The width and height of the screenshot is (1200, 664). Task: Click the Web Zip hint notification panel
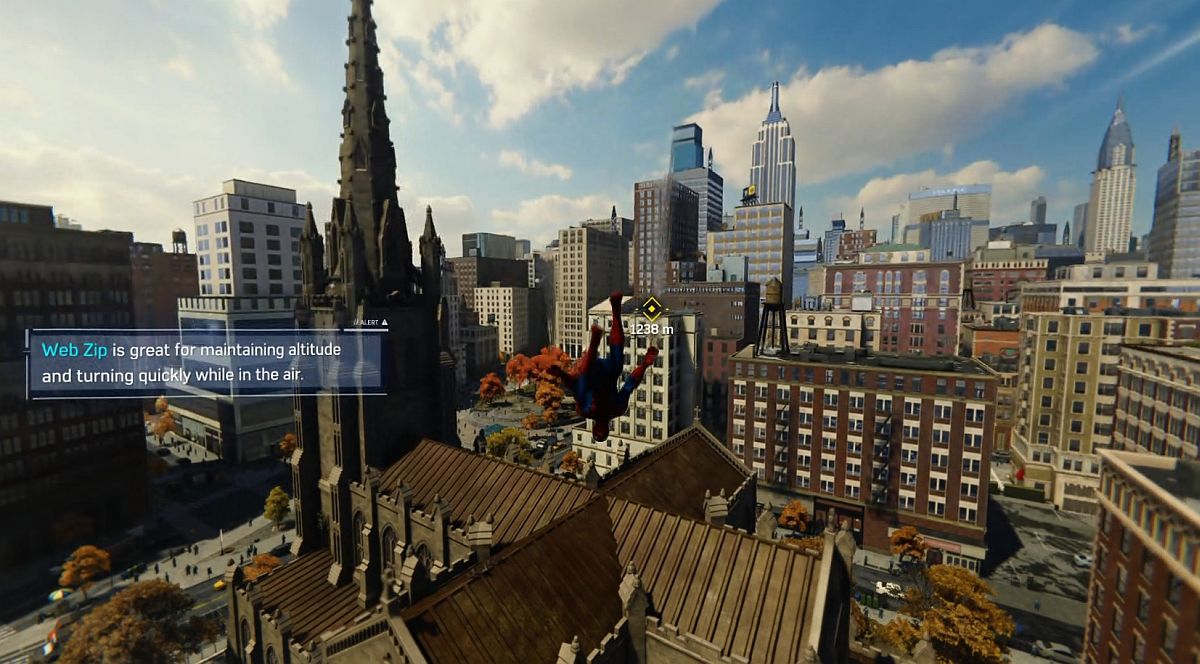[x=206, y=362]
